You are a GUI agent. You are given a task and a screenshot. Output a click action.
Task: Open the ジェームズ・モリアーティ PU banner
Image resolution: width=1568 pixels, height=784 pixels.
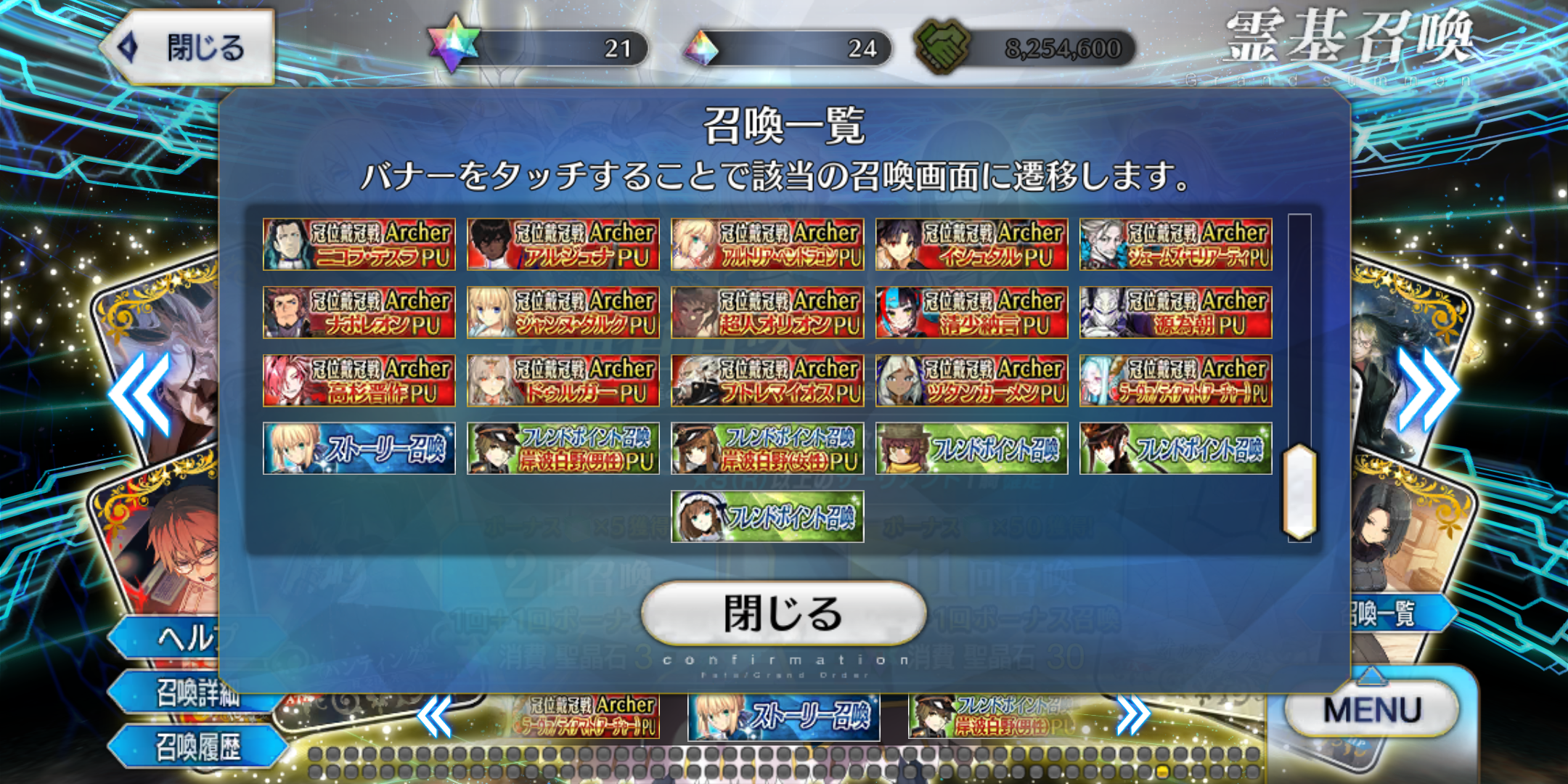point(1175,245)
